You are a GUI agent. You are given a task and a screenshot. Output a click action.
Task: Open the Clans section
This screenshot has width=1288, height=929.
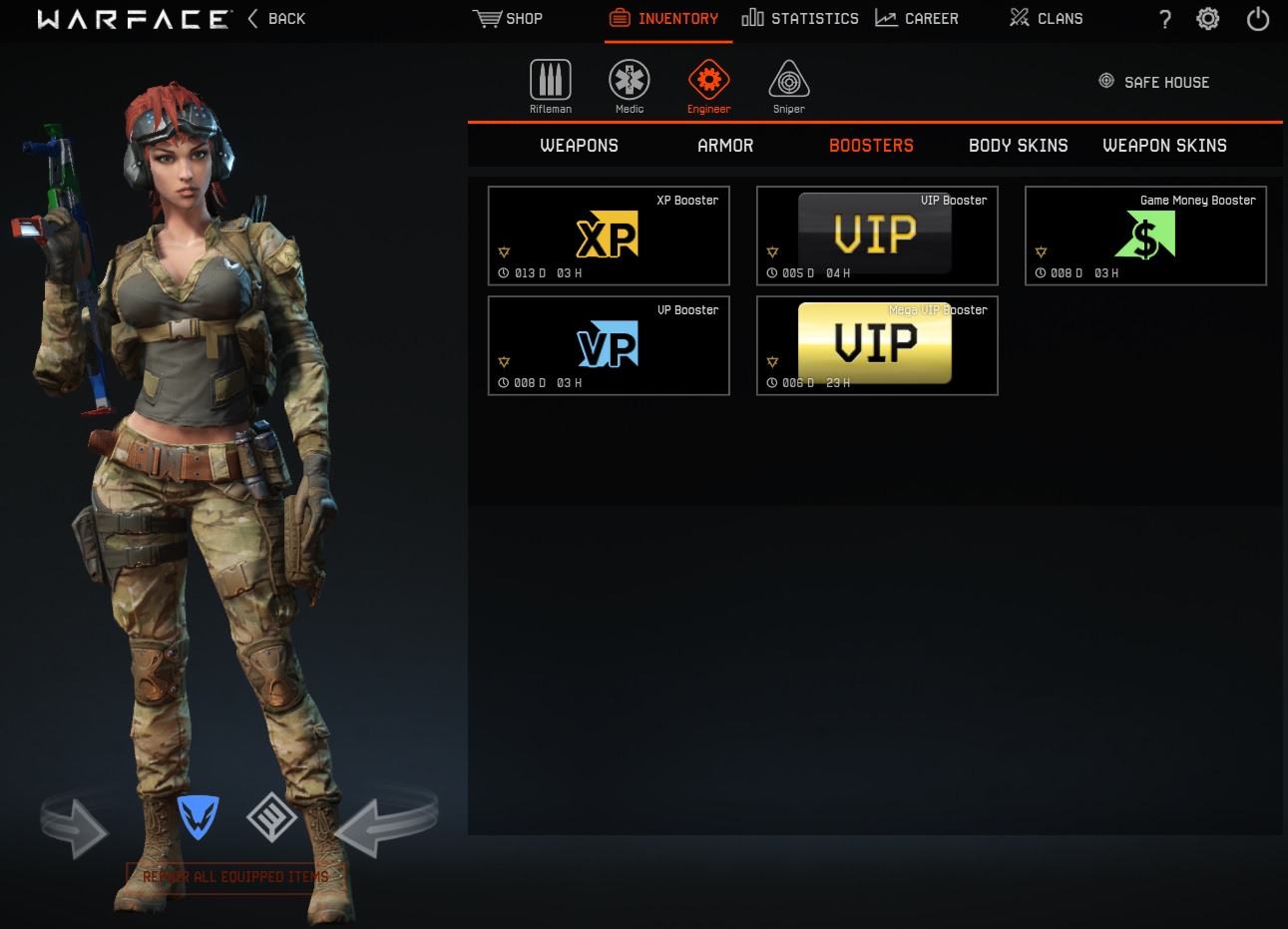click(x=1045, y=18)
